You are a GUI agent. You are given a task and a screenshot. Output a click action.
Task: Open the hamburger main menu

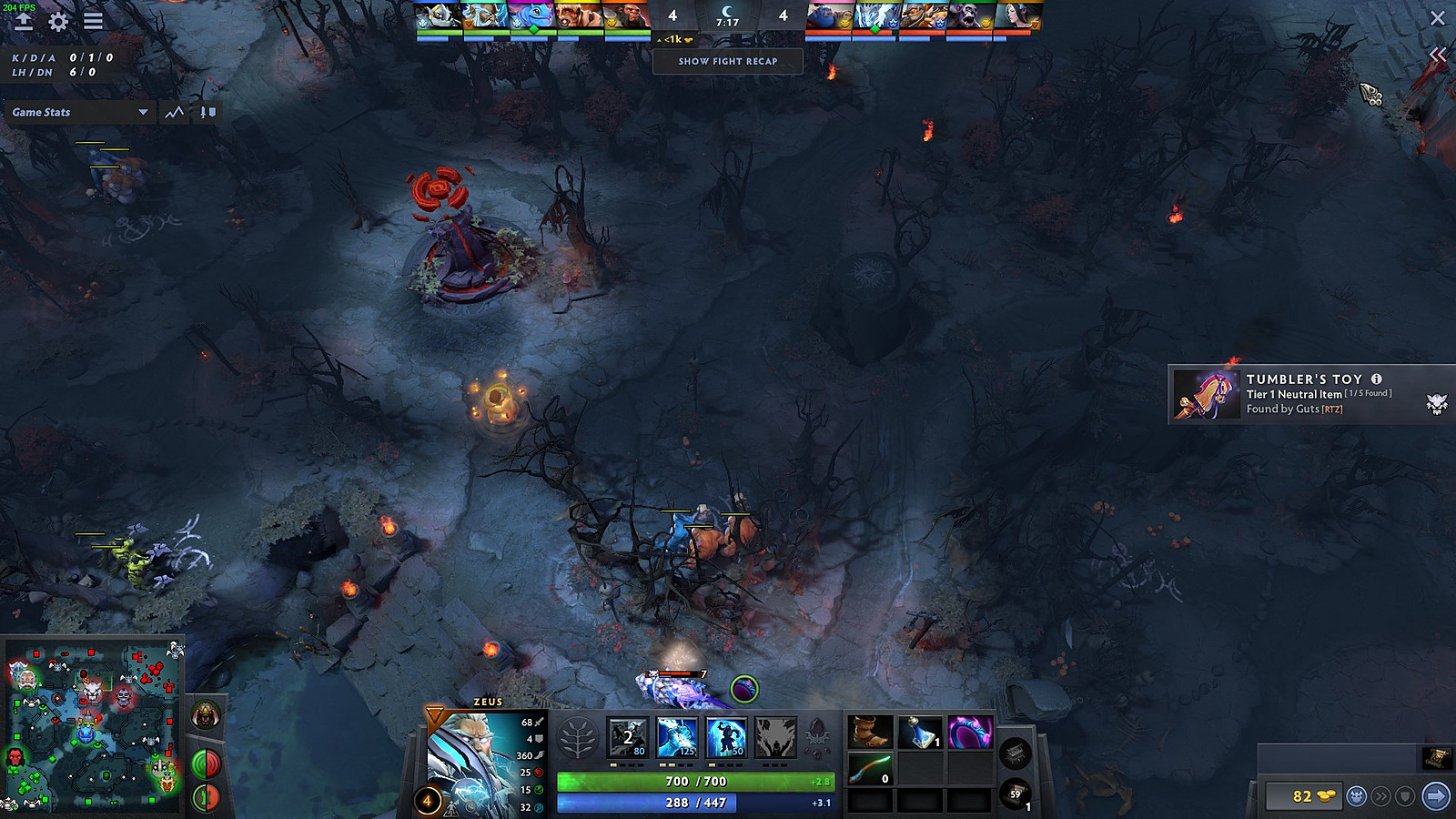pos(93,21)
